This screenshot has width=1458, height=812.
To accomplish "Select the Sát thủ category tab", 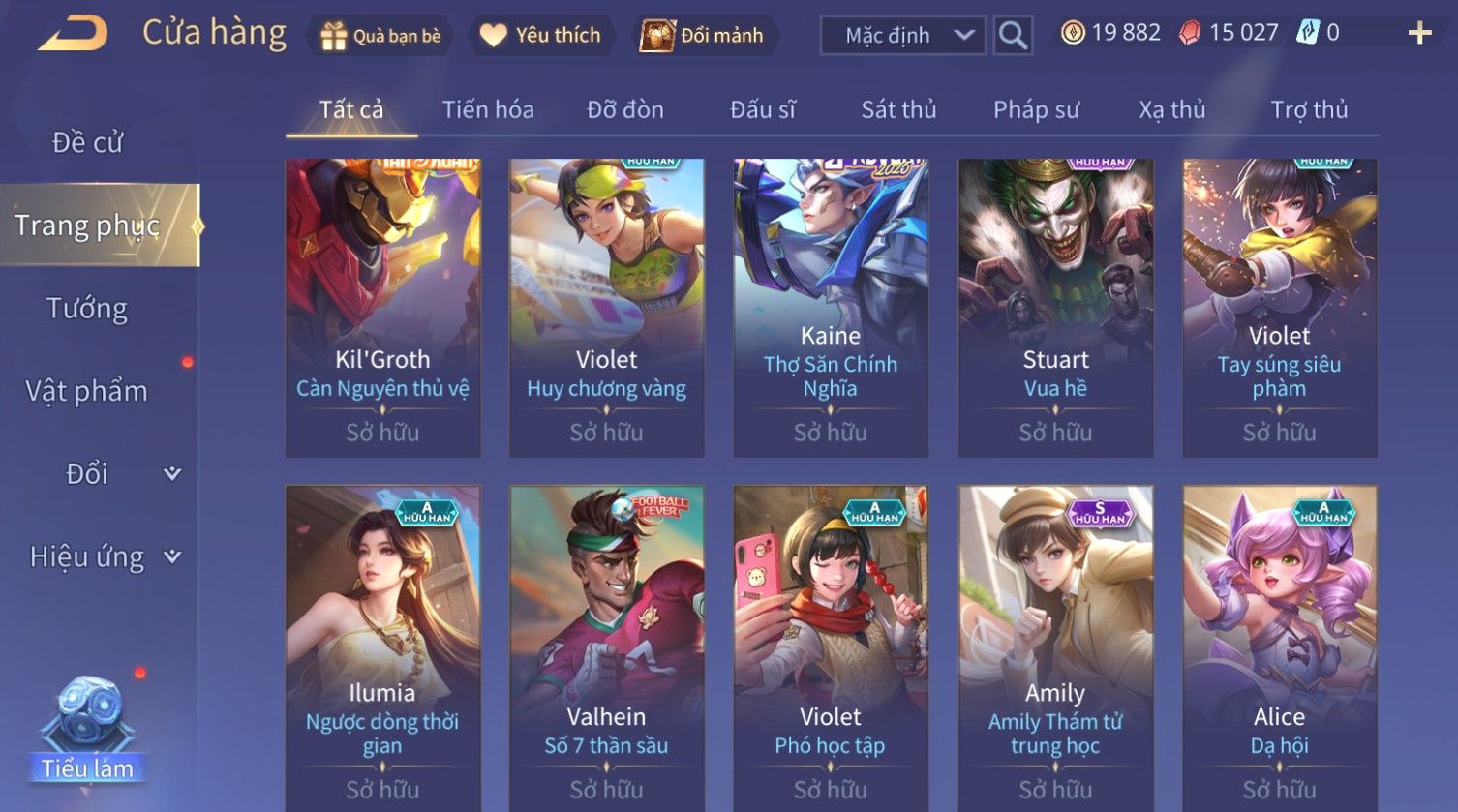I will click(x=898, y=110).
